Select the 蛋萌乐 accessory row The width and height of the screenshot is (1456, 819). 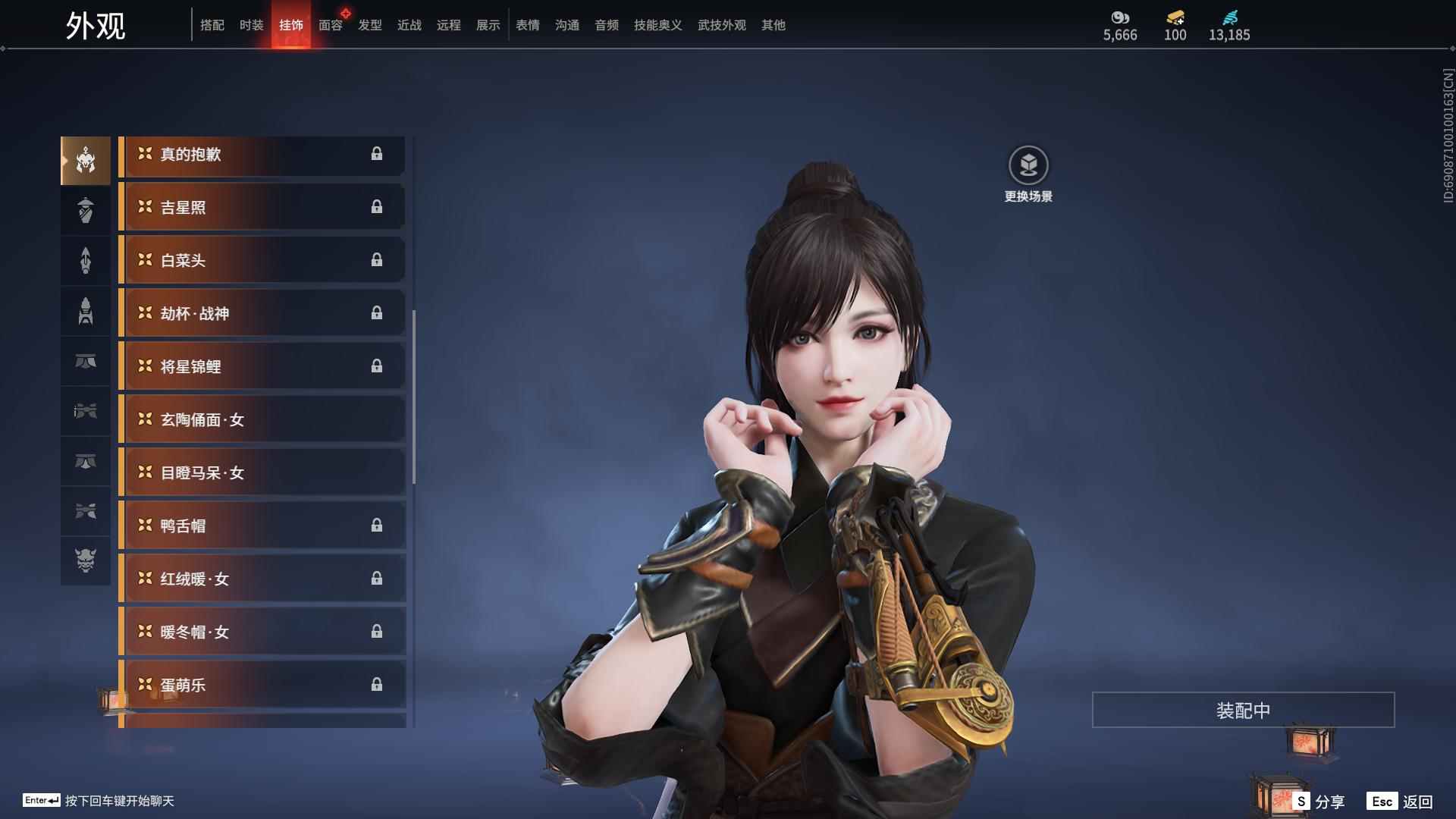262,686
